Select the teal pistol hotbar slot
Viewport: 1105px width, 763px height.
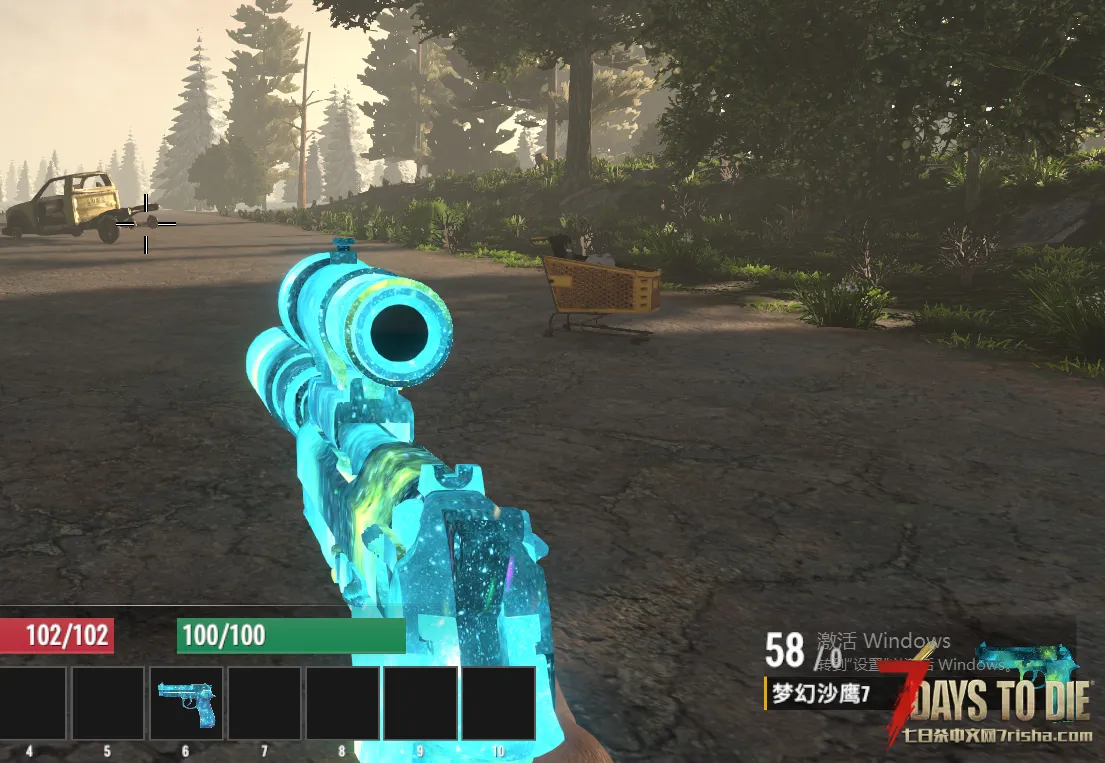coord(186,702)
